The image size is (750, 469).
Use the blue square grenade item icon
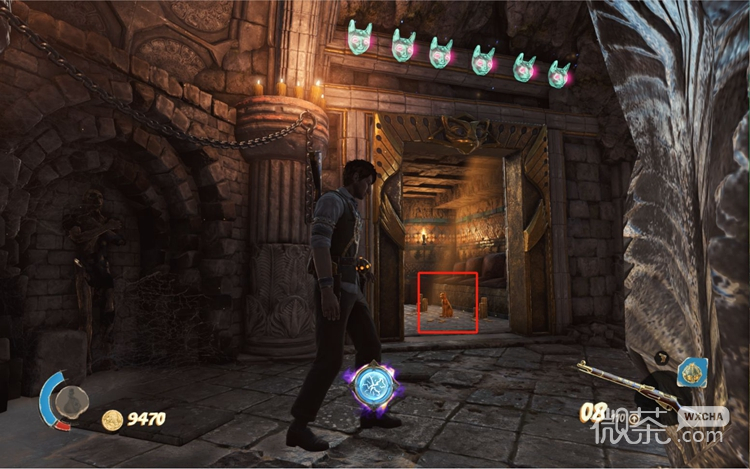pyautogui.click(x=691, y=373)
